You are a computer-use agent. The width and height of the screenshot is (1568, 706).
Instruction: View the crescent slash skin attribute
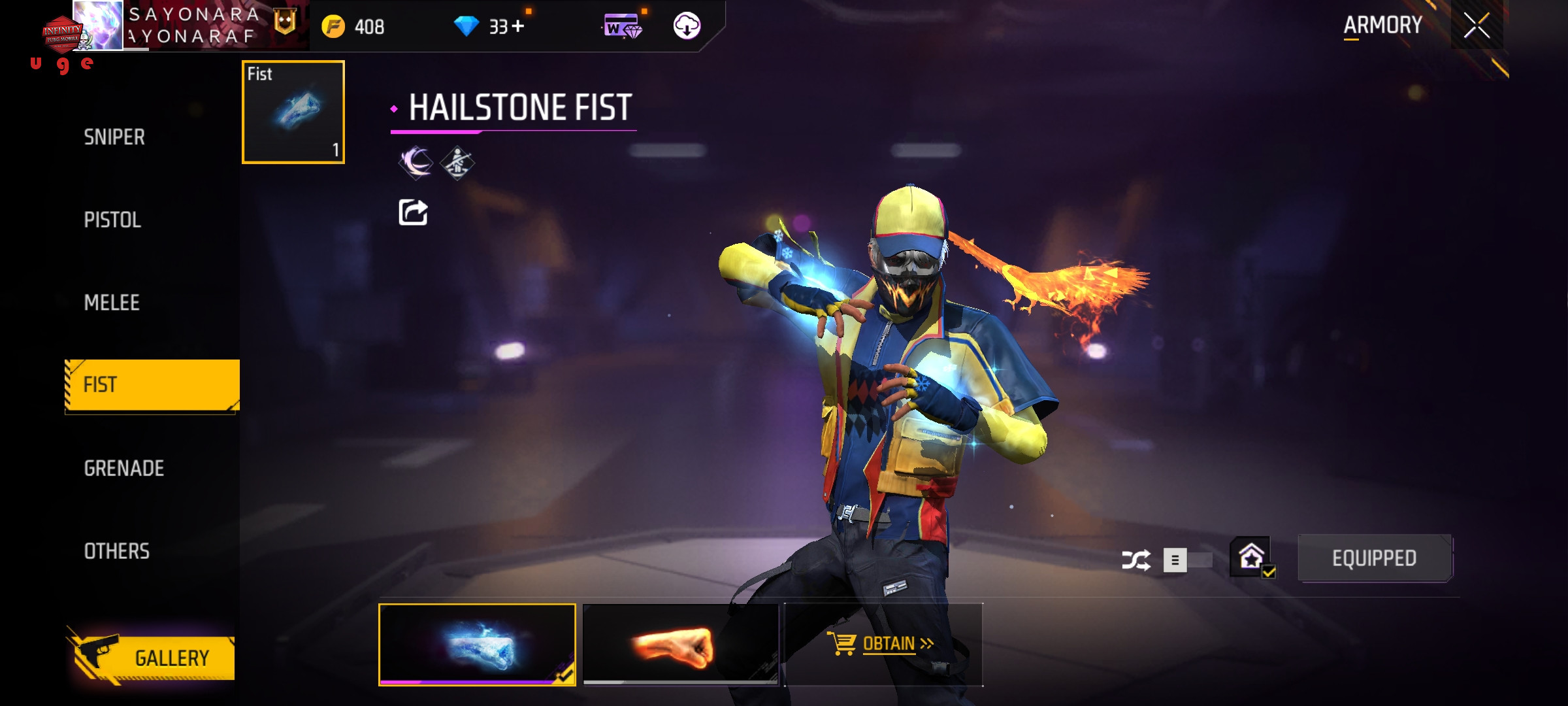(x=416, y=162)
